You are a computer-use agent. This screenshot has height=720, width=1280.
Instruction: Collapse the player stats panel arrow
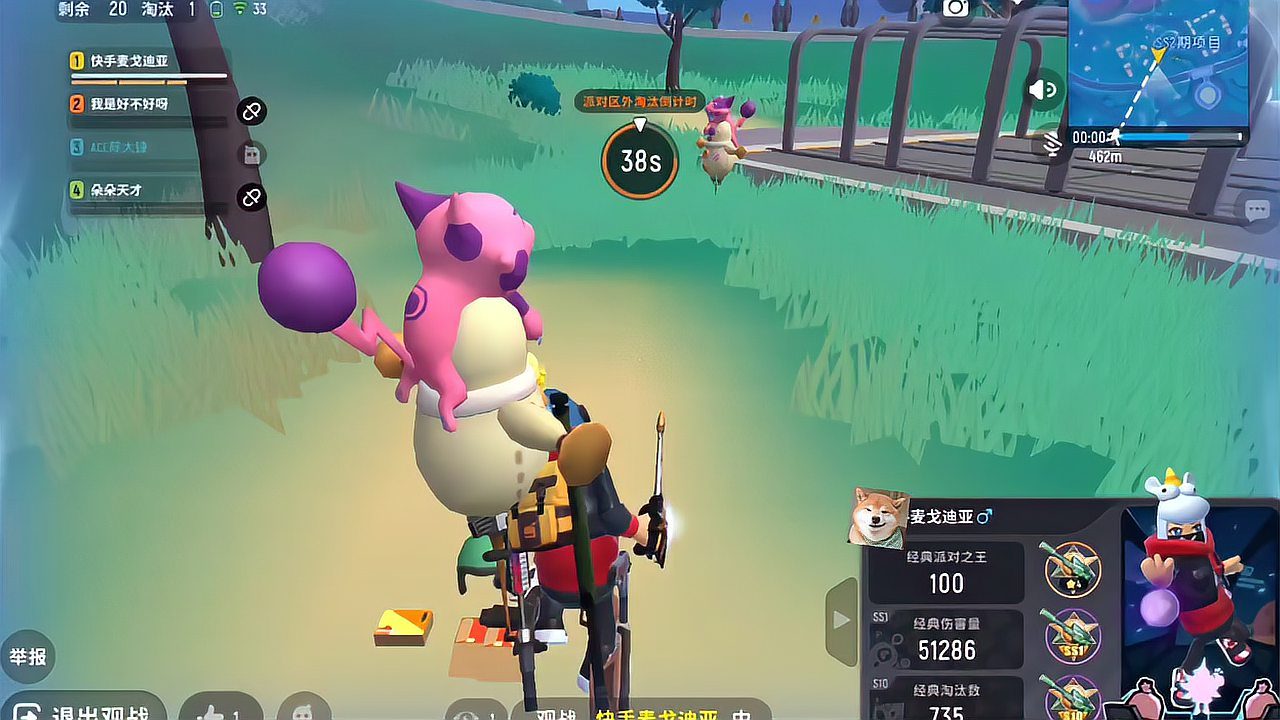pyautogui.click(x=841, y=620)
